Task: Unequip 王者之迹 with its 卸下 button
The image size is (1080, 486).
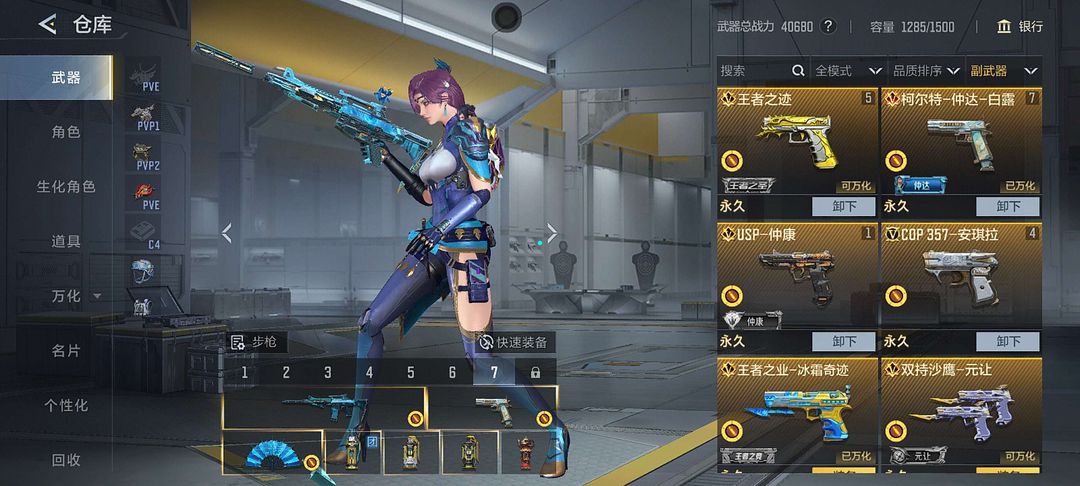Action: pos(843,206)
